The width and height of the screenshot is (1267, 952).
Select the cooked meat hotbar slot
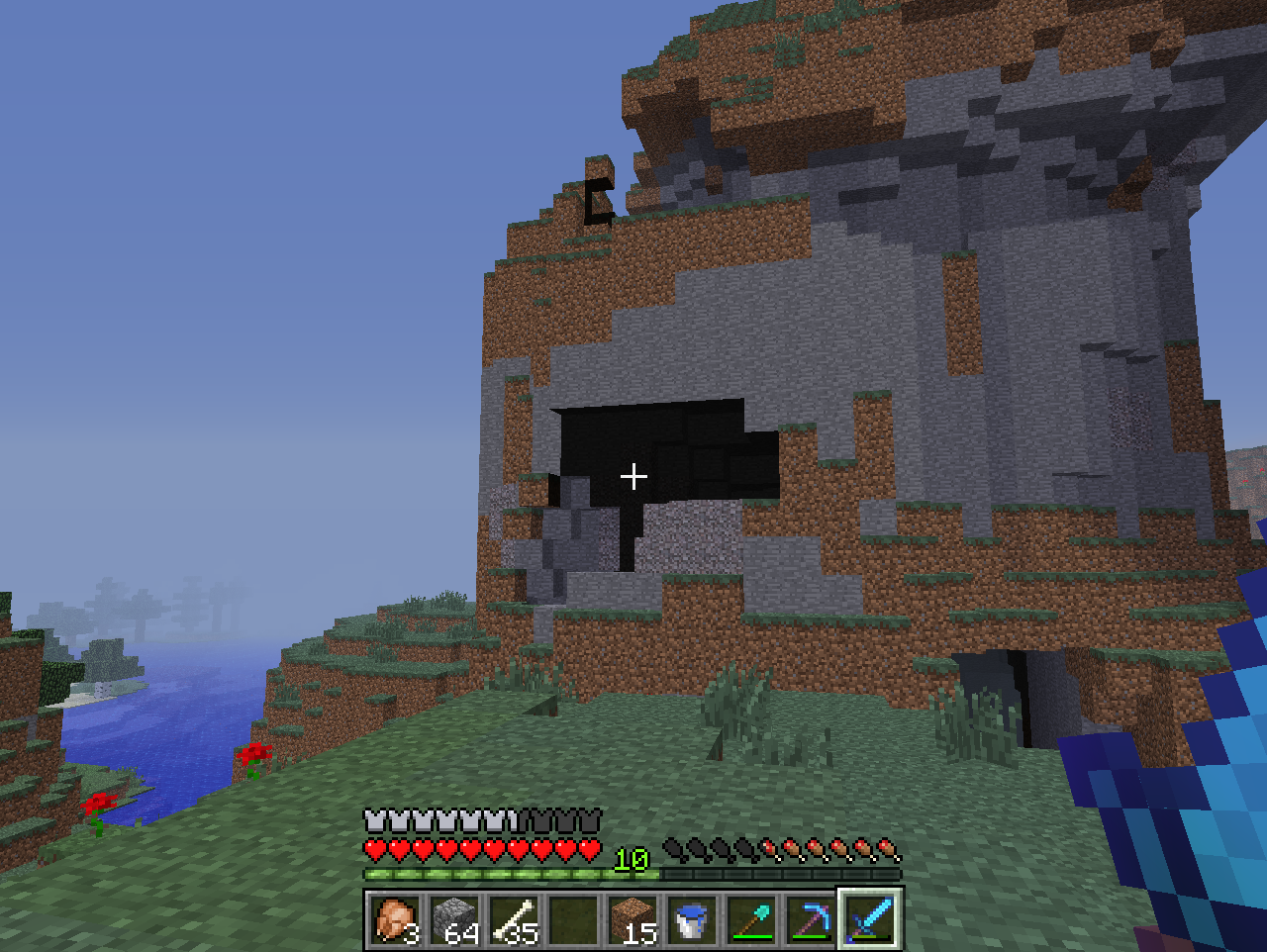coord(396,919)
